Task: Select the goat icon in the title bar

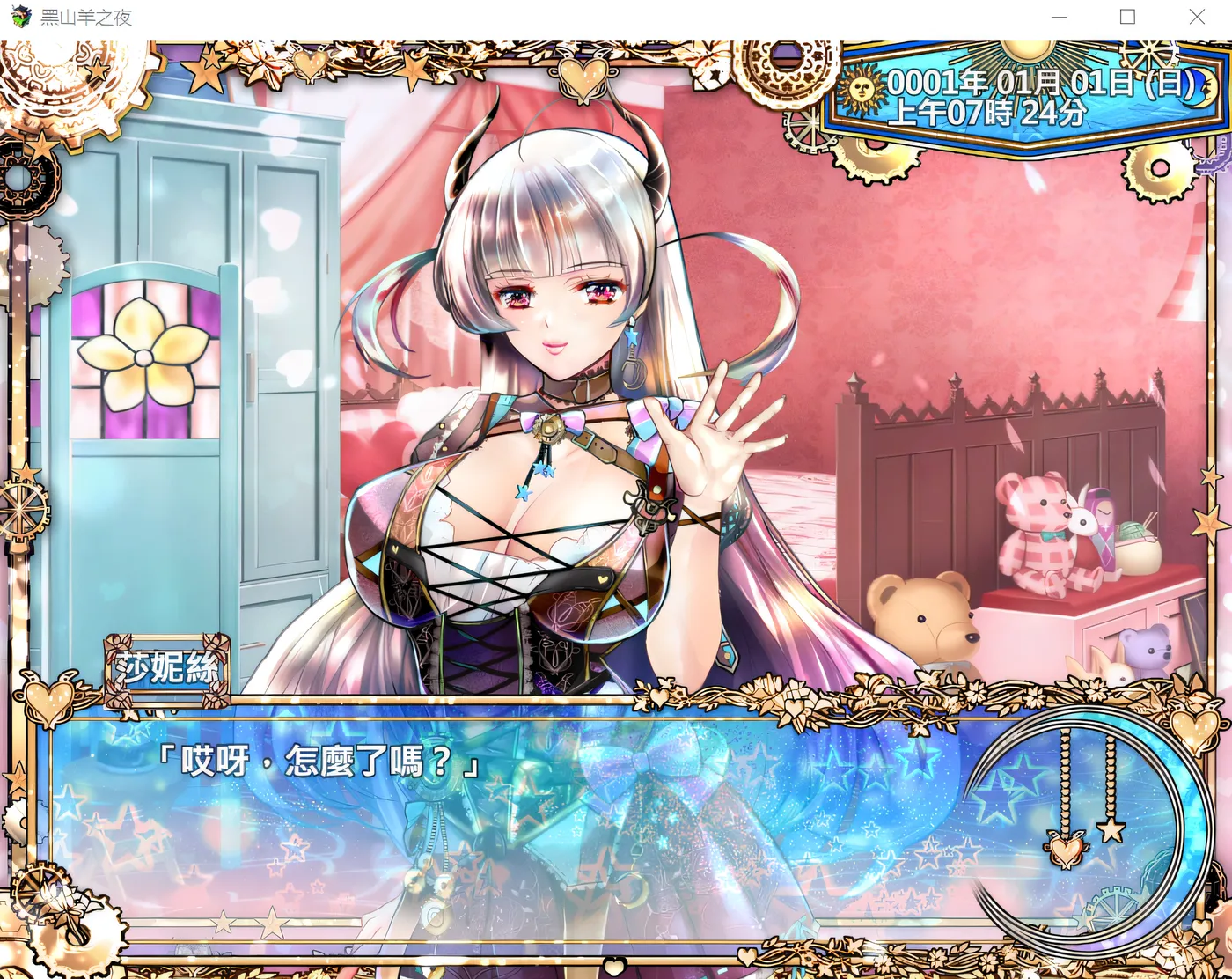Action: pyautogui.click(x=18, y=15)
